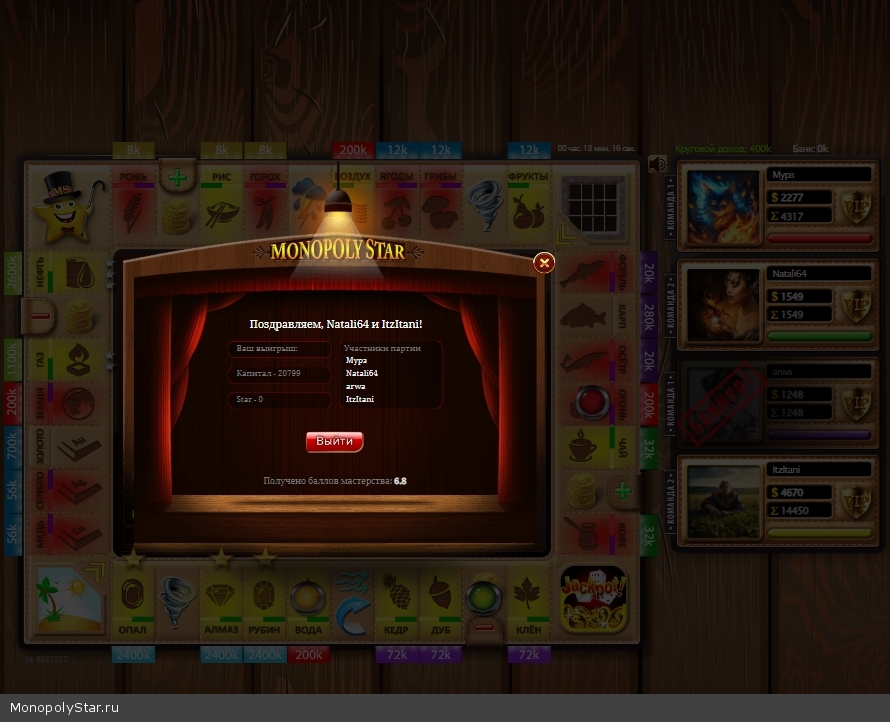Select the Natali64 player panel
Viewport: 890px width, 722px height.
[774, 304]
